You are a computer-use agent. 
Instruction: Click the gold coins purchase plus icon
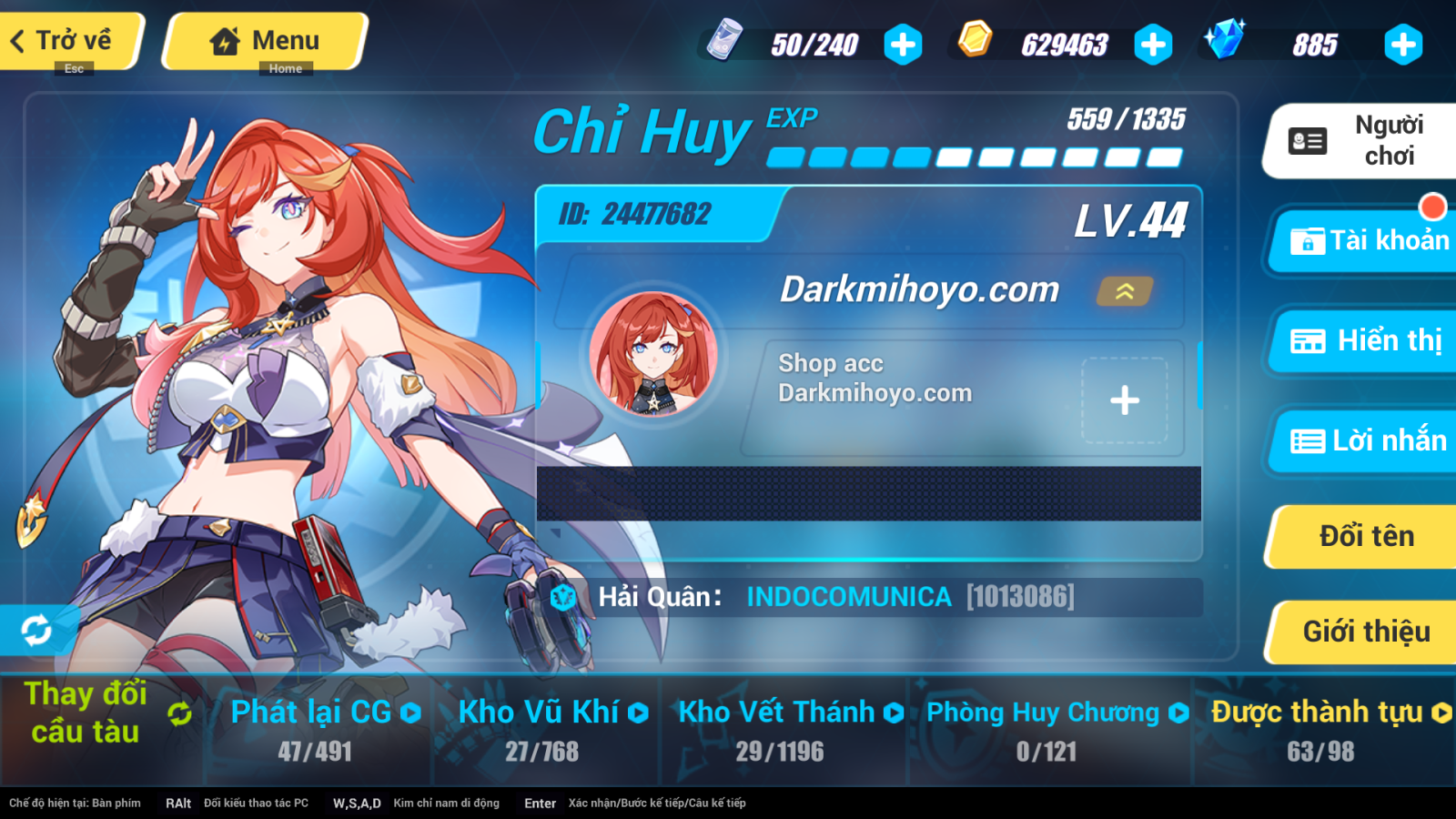pos(1154,42)
